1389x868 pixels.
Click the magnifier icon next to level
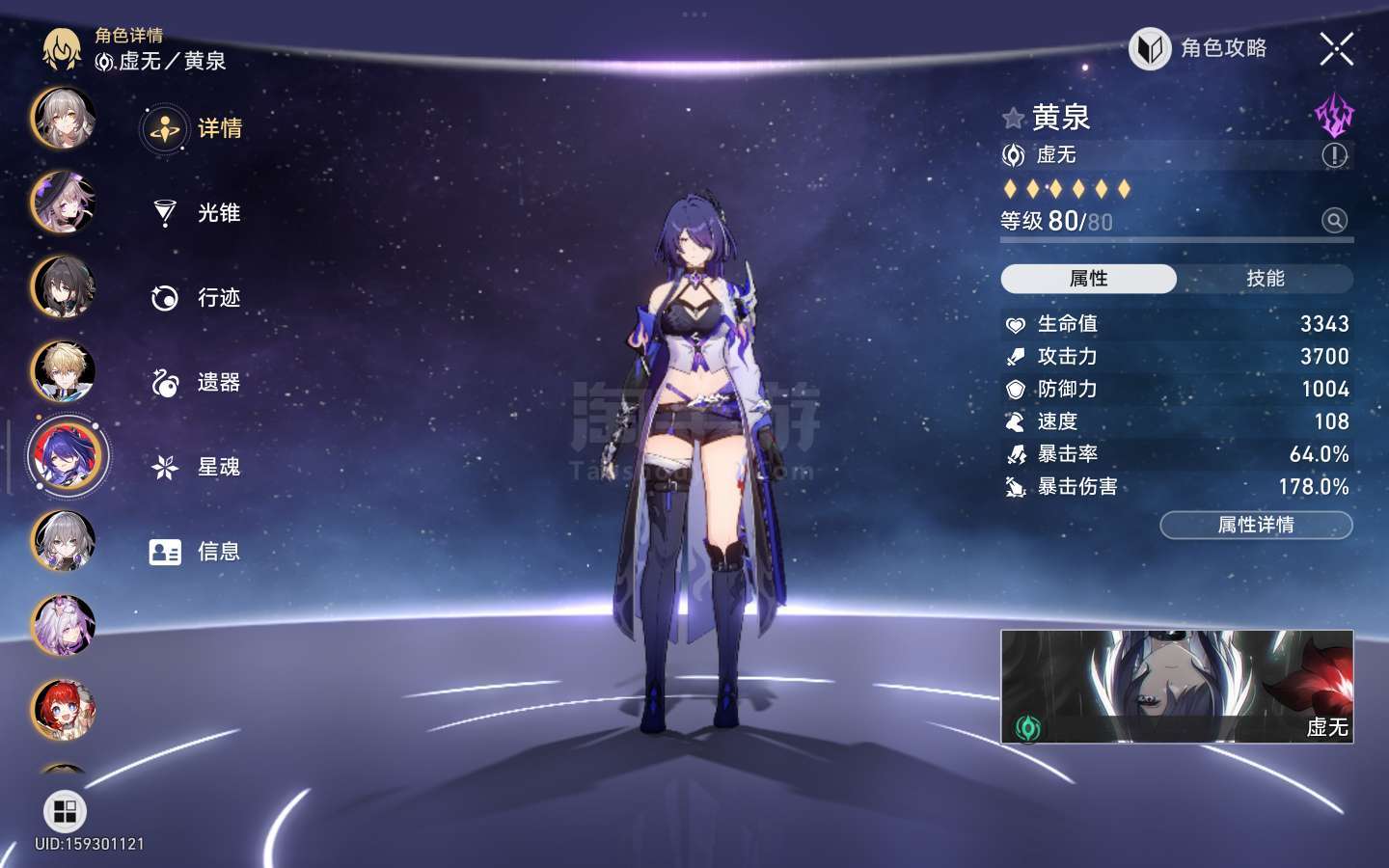(x=1334, y=221)
